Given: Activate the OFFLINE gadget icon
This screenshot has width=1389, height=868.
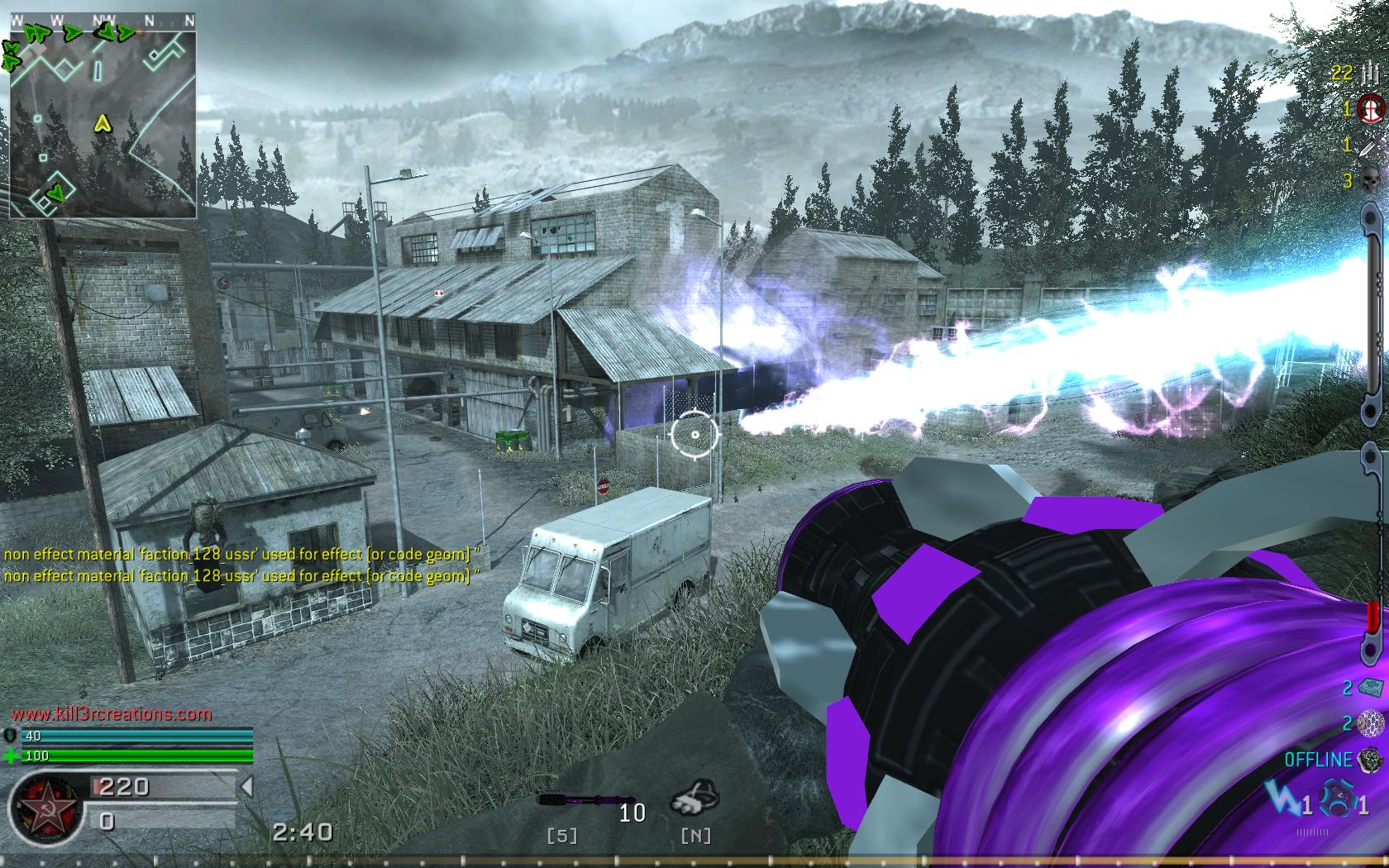Looking at the screenshot, I should [1371, 759].
